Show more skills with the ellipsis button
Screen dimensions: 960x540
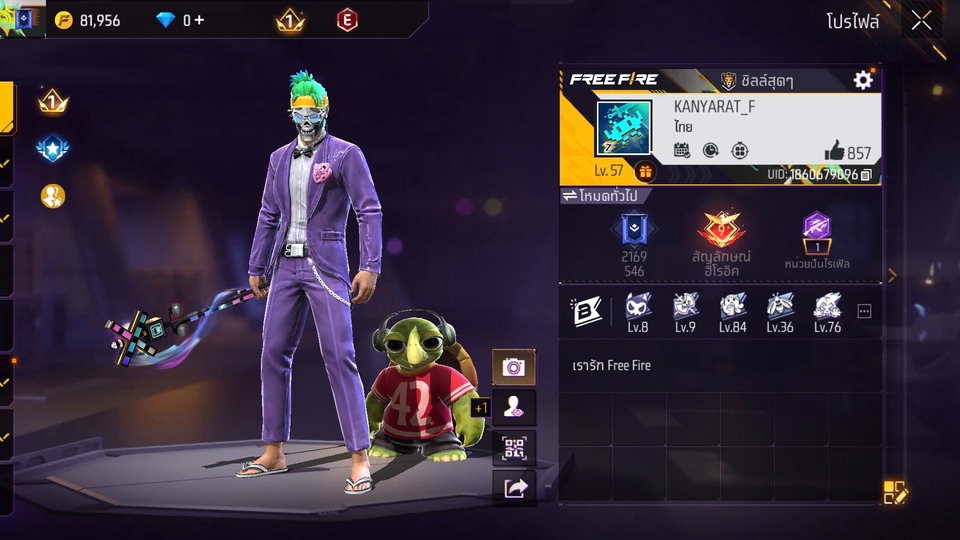click(x=864, y=311)
